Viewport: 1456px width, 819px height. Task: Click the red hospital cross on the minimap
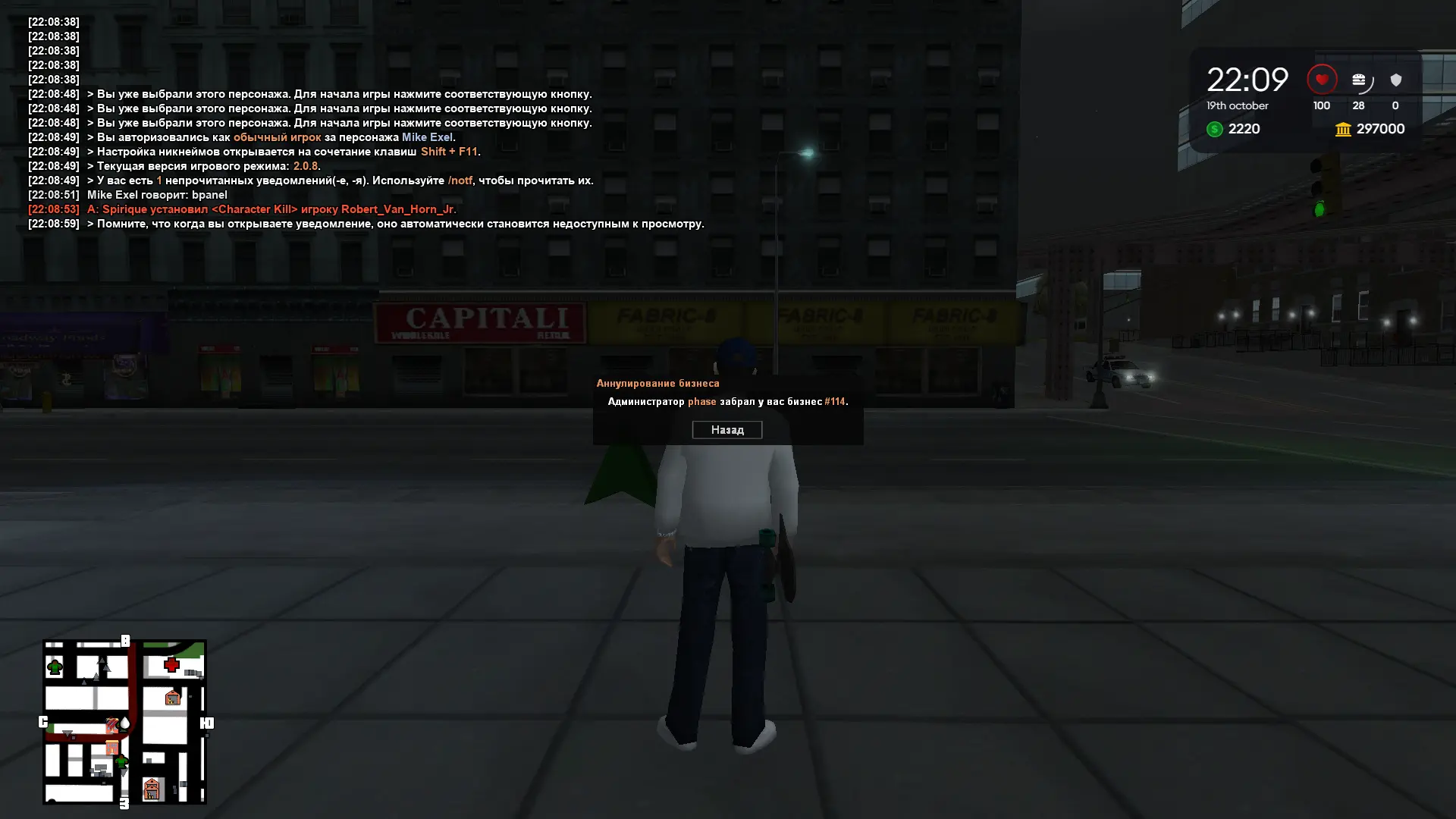(171, 663)
